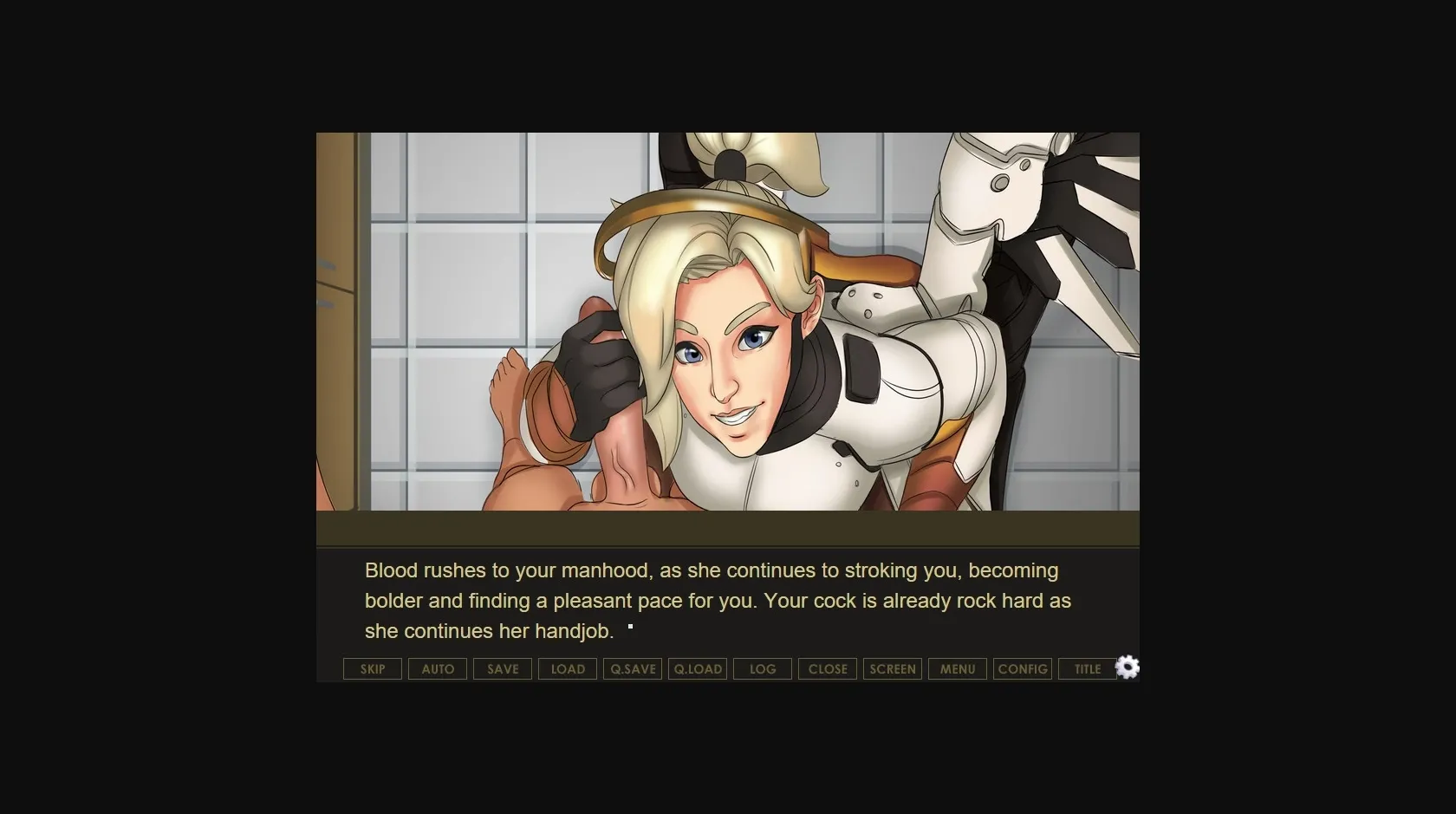This screenshot has width=1456, height=814.
Task: Open the dialogue LOG viewer
Action: coord(761,668)
